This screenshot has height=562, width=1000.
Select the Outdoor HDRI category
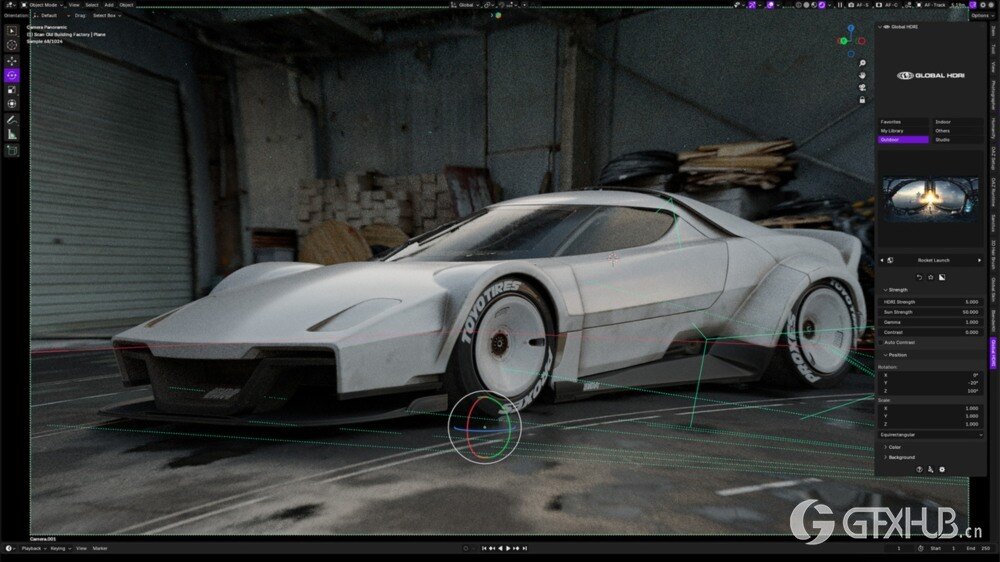point(903,140)
